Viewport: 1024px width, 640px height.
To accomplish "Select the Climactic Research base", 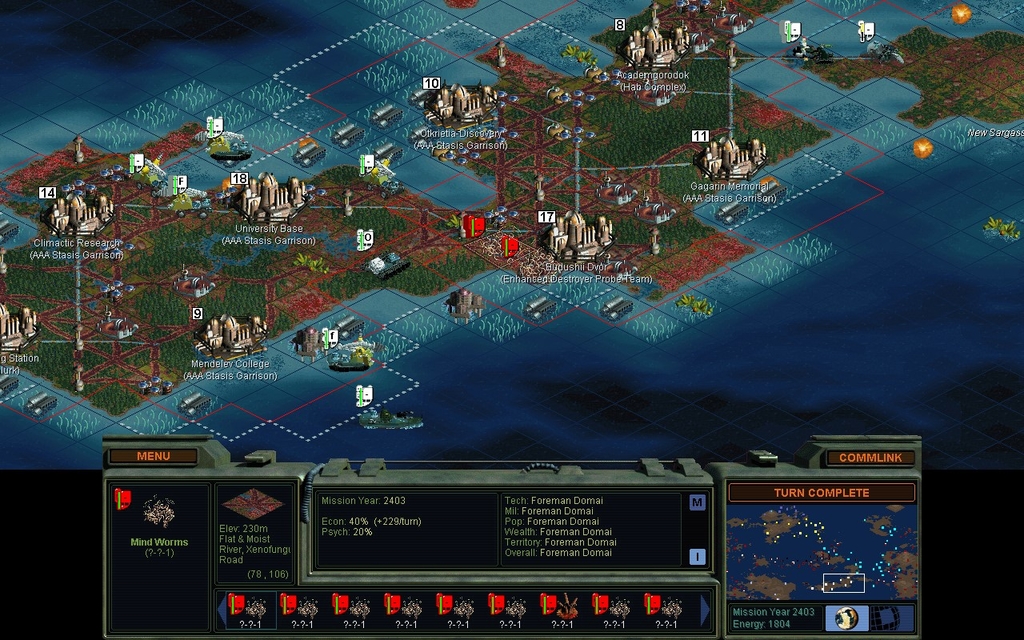I will tap(77, 212).
